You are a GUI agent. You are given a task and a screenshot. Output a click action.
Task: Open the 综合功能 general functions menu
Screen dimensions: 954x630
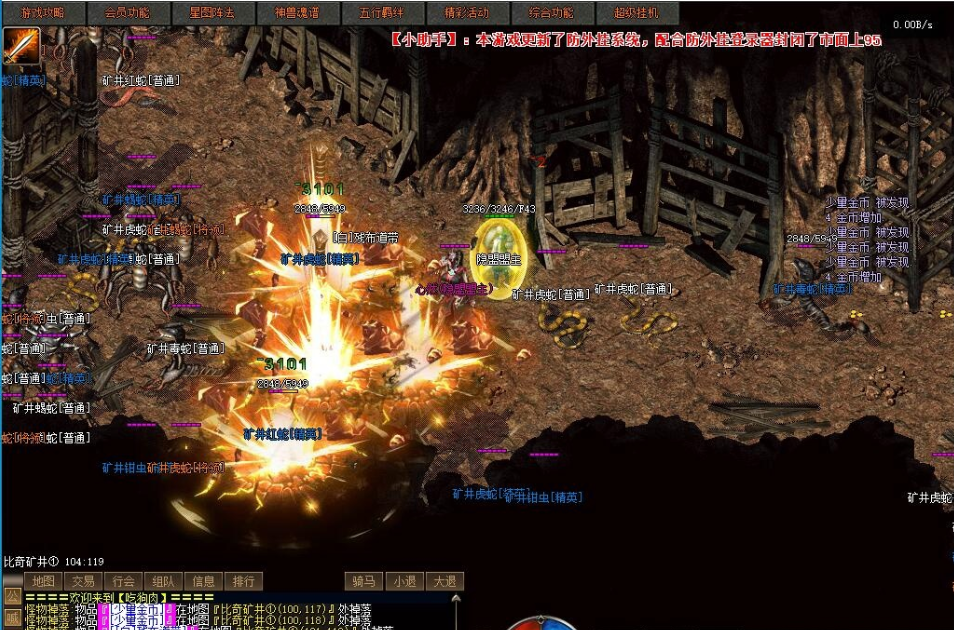coord(551,13)
